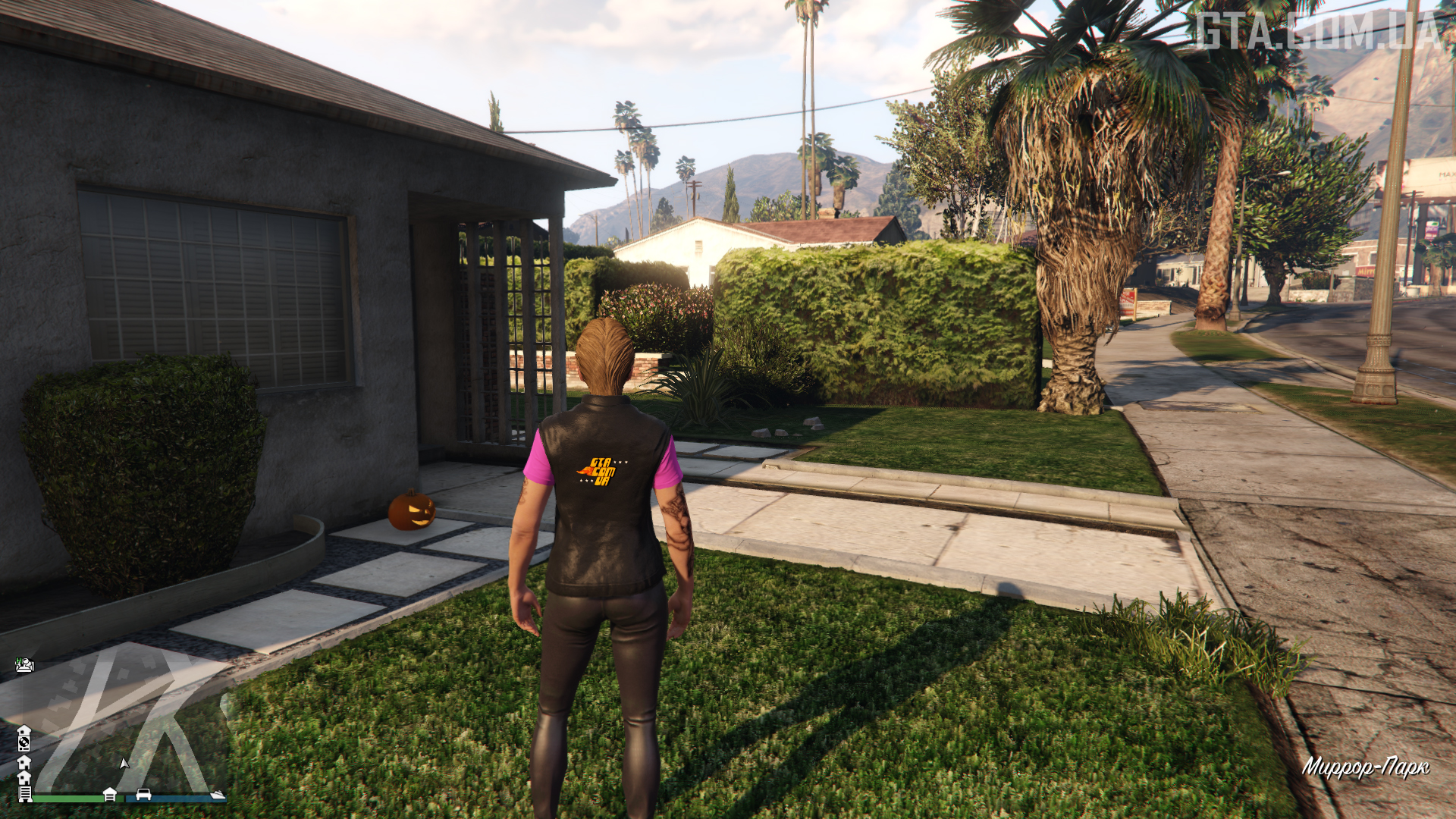Viewport: 1456px width, 819px height.
Task: Click the garage blip on minimap
Action: click(x=110, y=794)
